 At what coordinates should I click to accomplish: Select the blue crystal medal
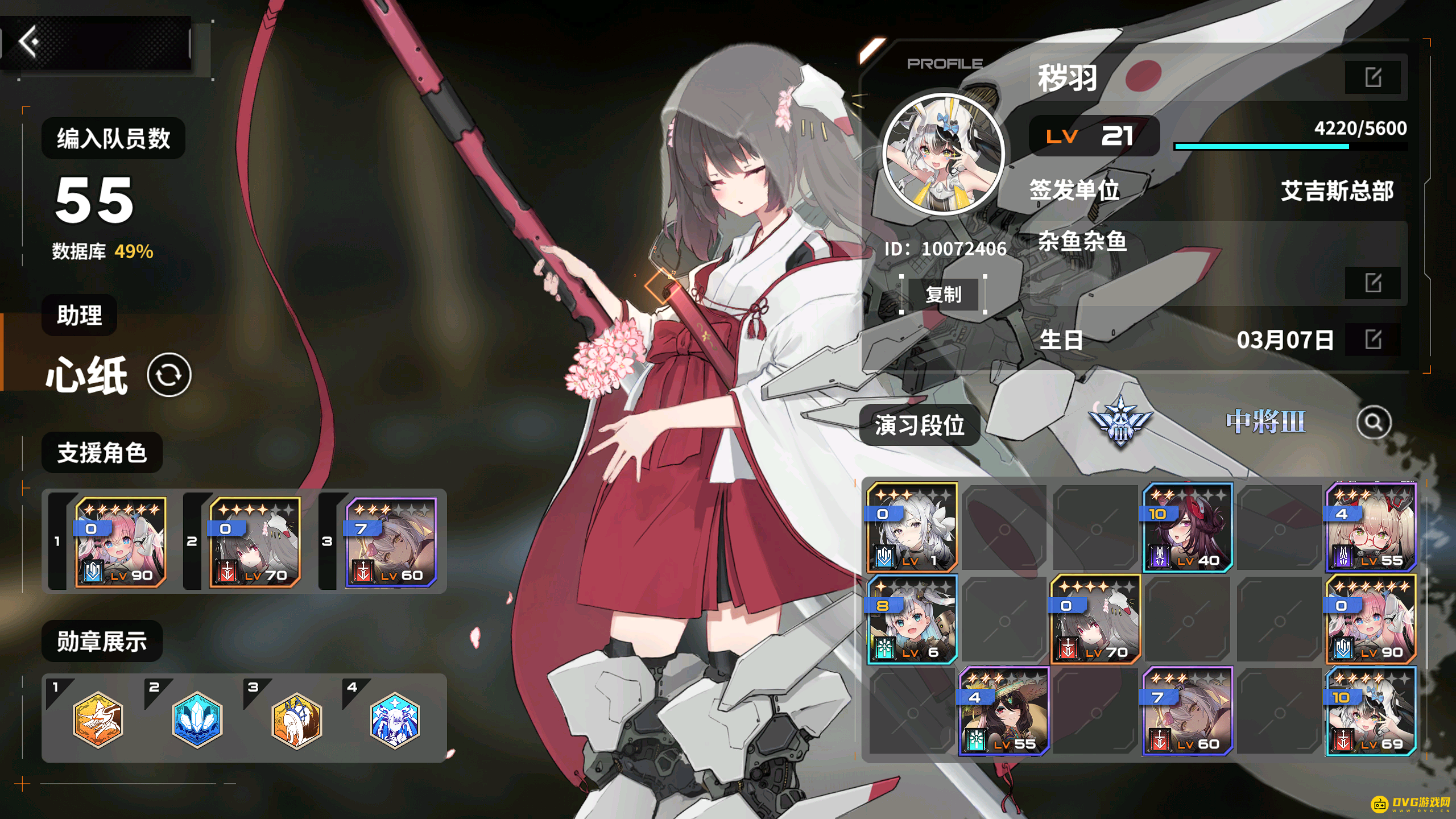pyautogui.click(x=196, y=720)
